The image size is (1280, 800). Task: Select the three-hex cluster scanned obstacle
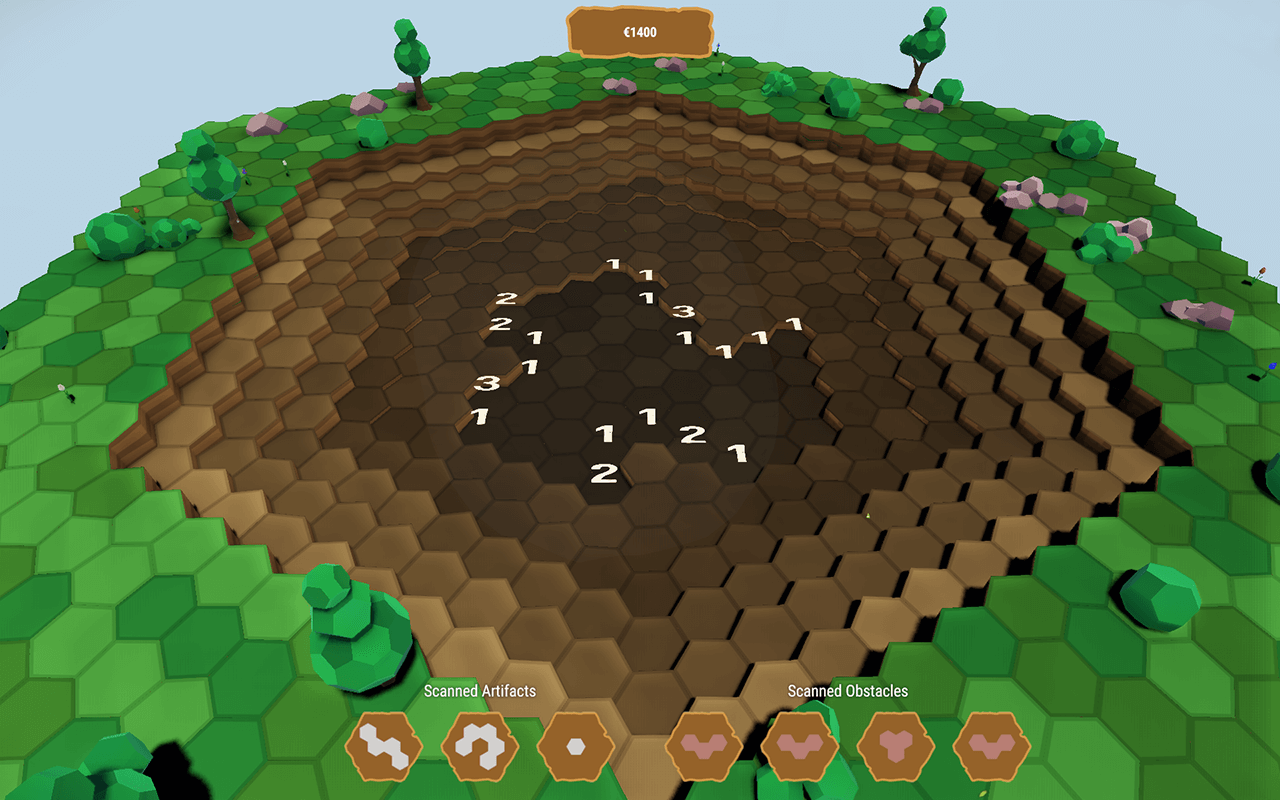(x=895, y=746)
